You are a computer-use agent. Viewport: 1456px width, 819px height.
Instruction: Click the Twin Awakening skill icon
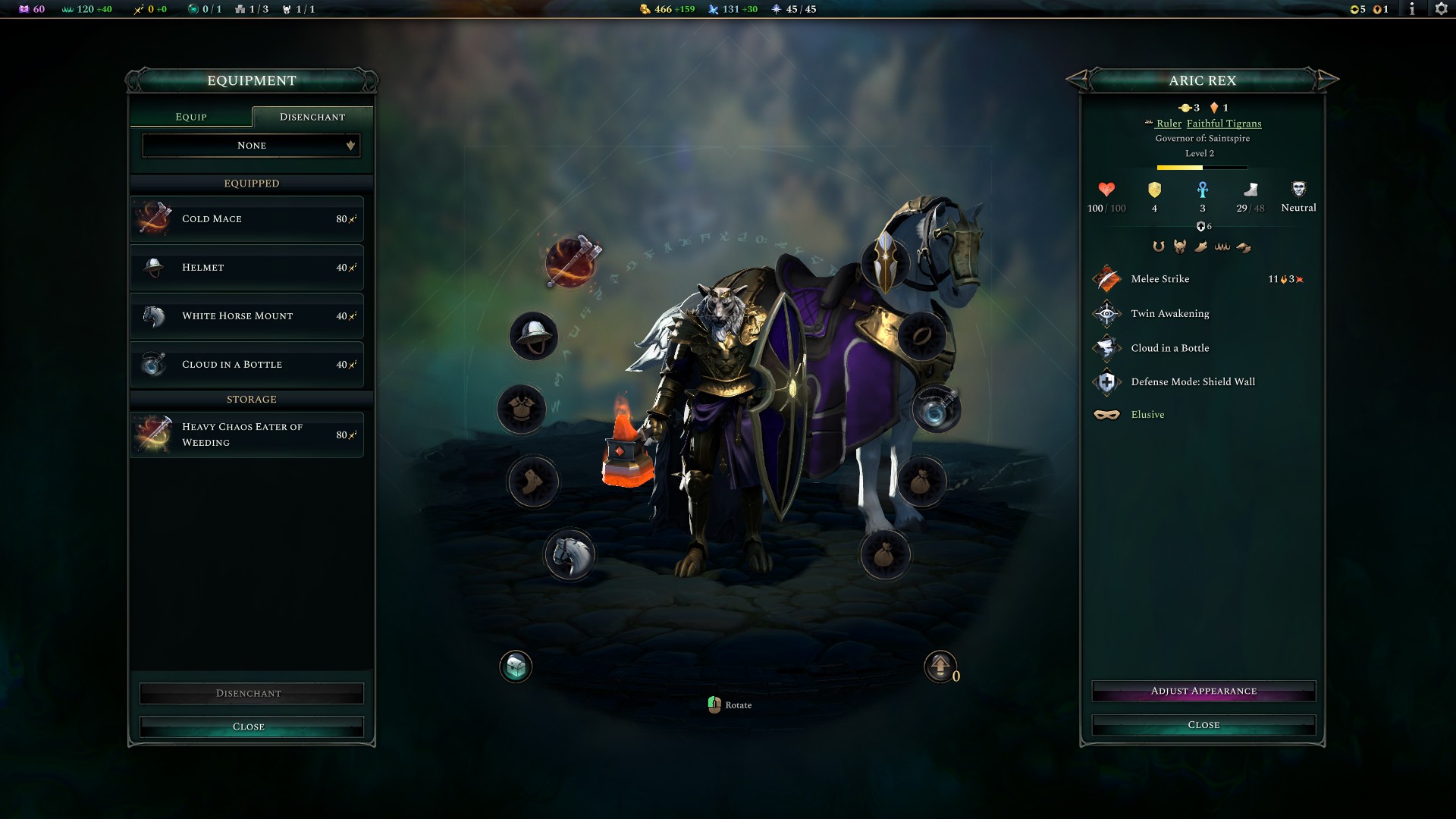pos(1107,313)
